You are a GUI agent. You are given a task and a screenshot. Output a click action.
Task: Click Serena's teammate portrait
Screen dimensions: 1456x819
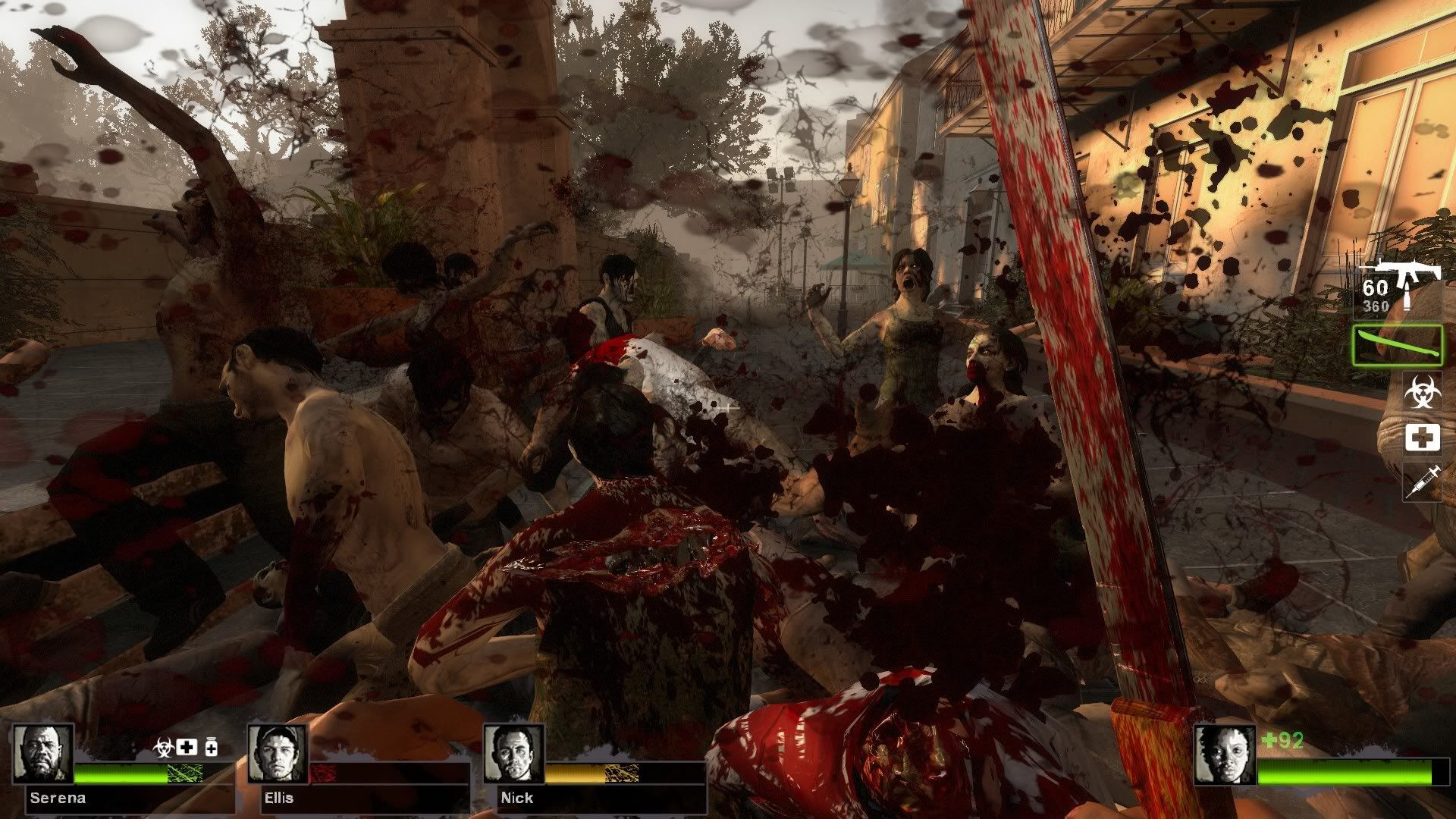click(43, 754)
